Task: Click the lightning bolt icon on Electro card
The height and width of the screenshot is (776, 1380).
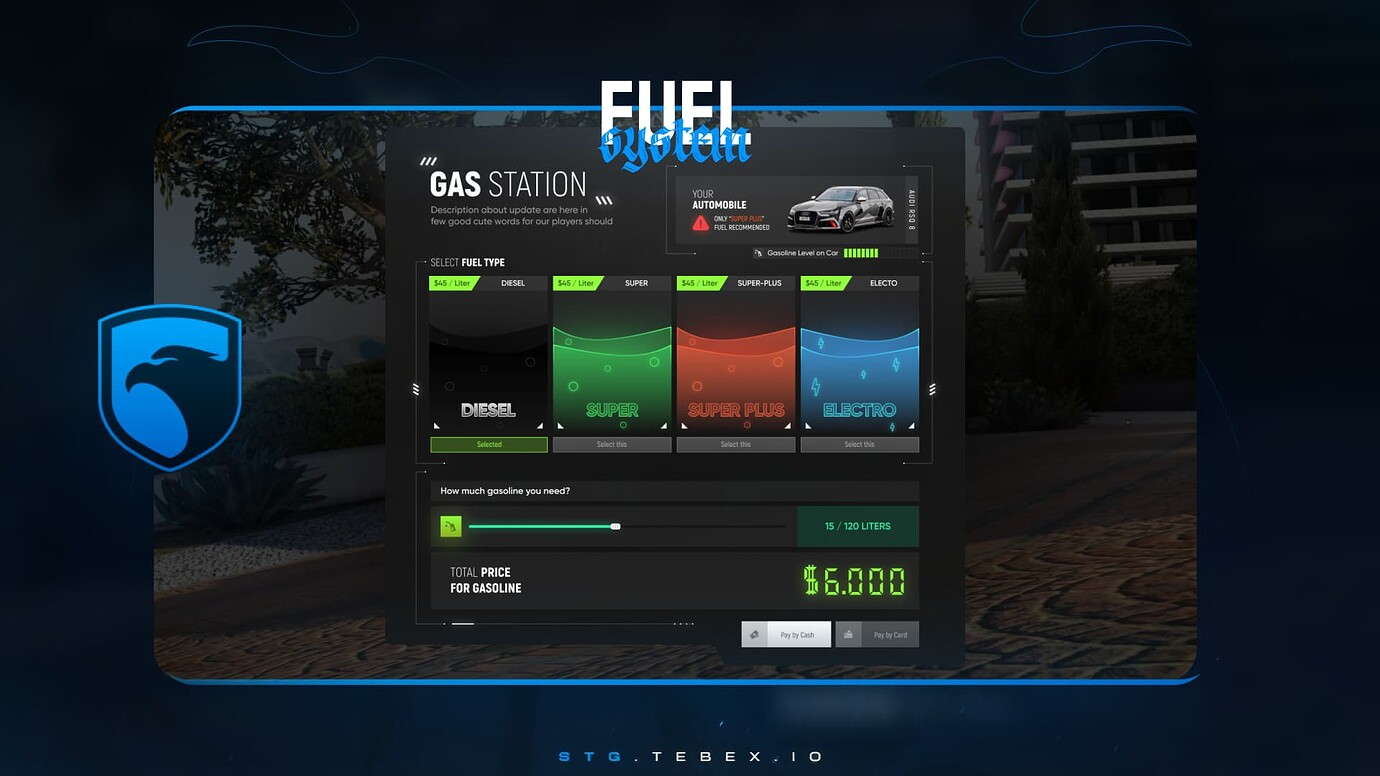Action: tap(816, 385)
